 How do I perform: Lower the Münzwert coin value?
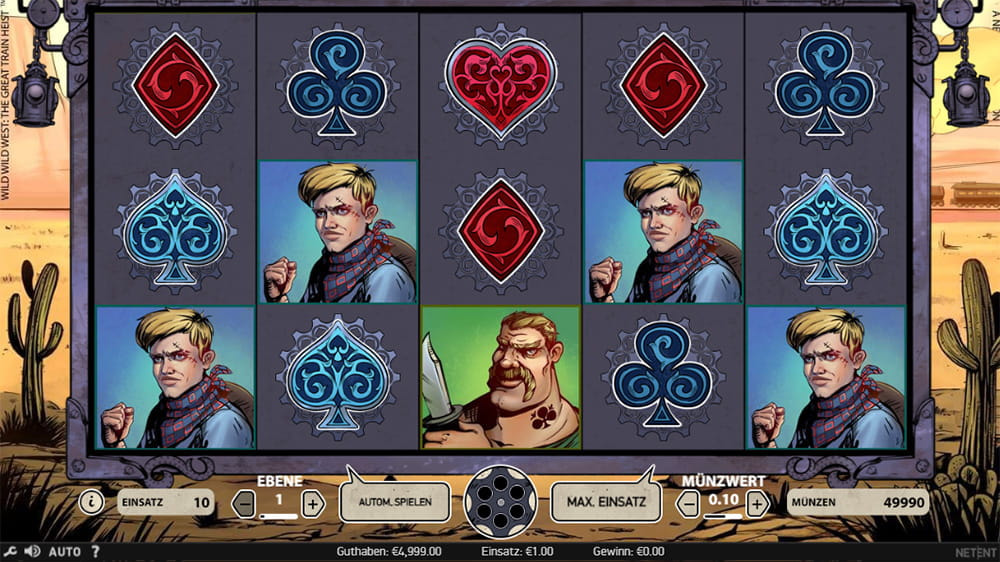[689, 503]
